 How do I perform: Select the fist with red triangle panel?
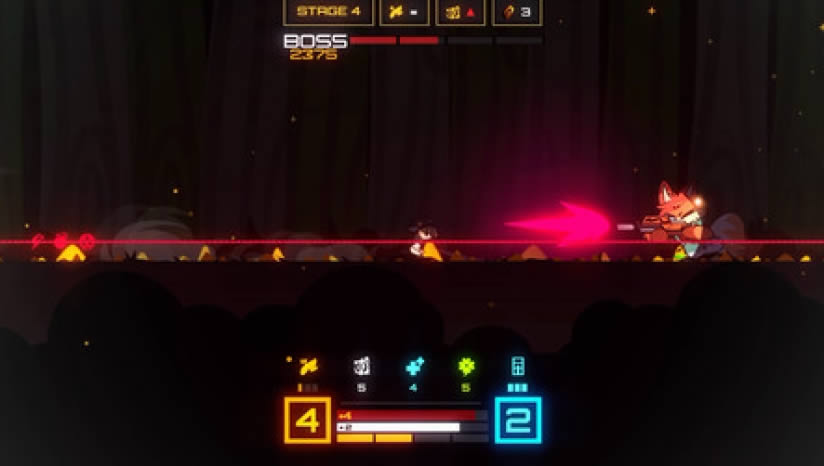pos(461,12)
